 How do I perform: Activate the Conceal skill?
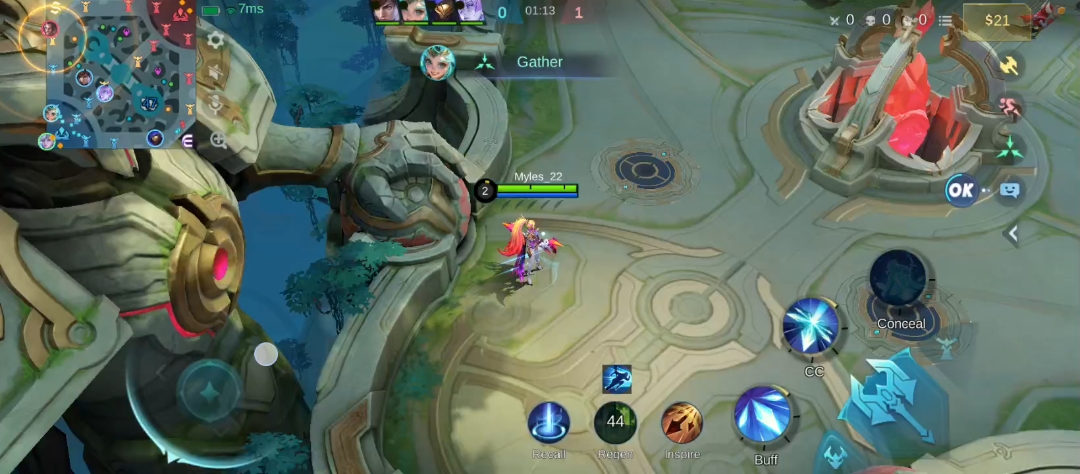[x=900, y=280]
